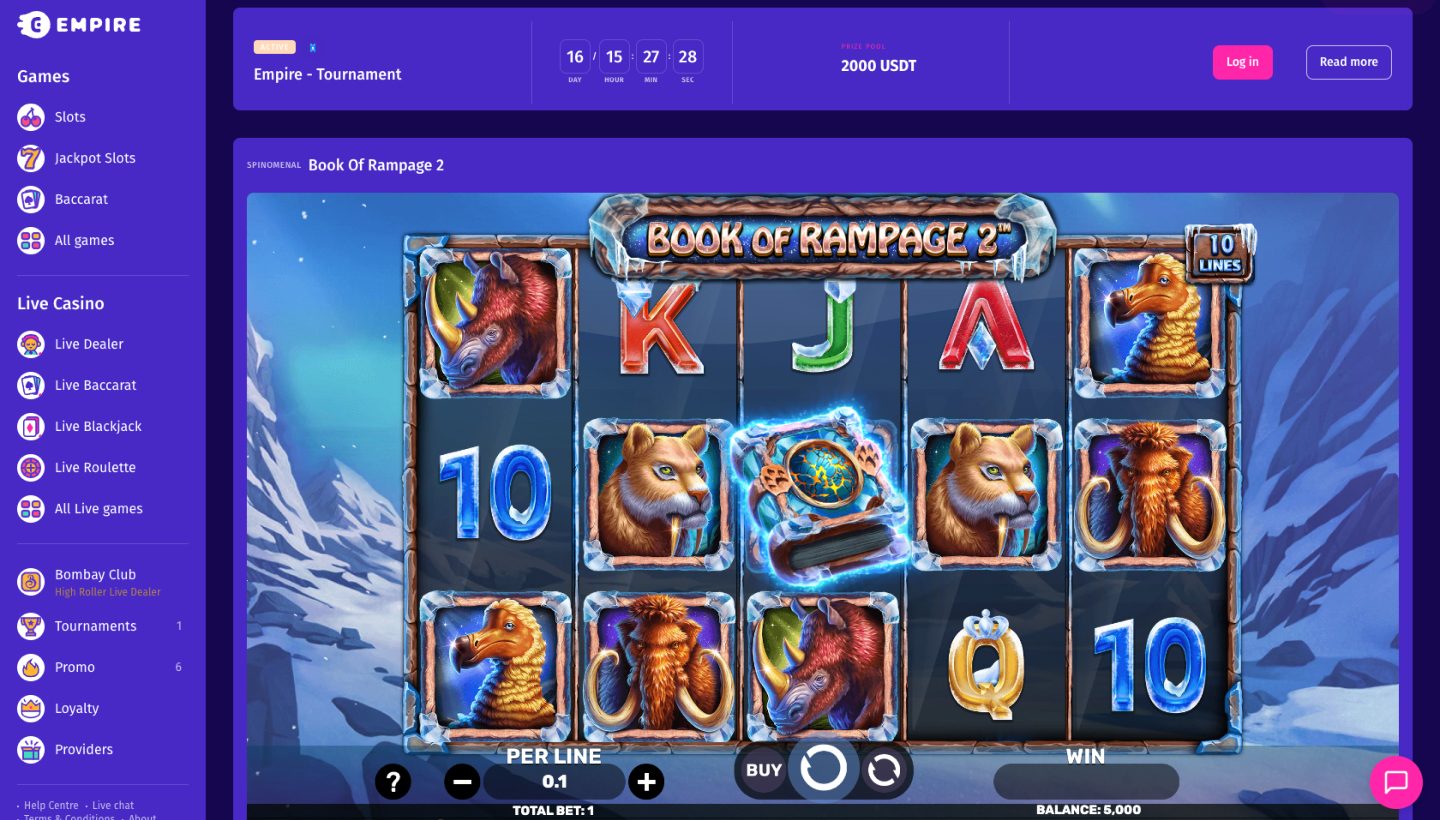Open Bombay Club high roller icon
This screenshot has height=820, width=1440.
coord(30,581)
